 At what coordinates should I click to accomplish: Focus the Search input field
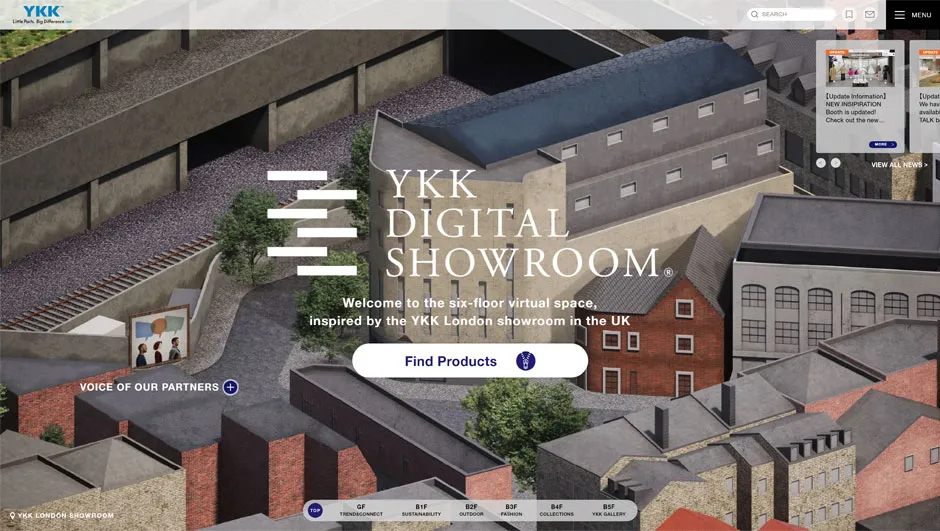796,15
